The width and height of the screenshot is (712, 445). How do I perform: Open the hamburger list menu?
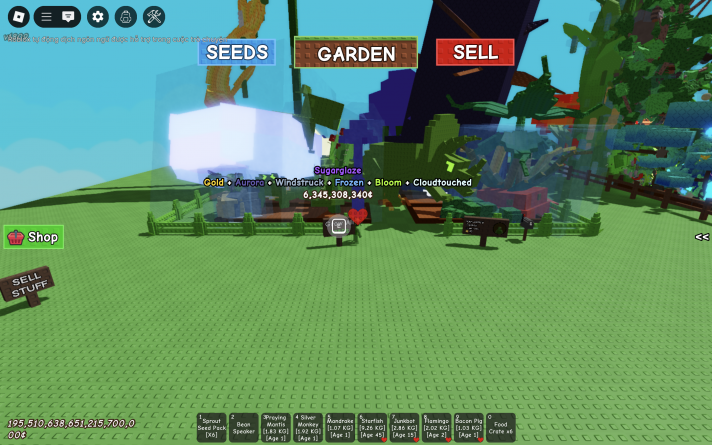coord(46,16)
